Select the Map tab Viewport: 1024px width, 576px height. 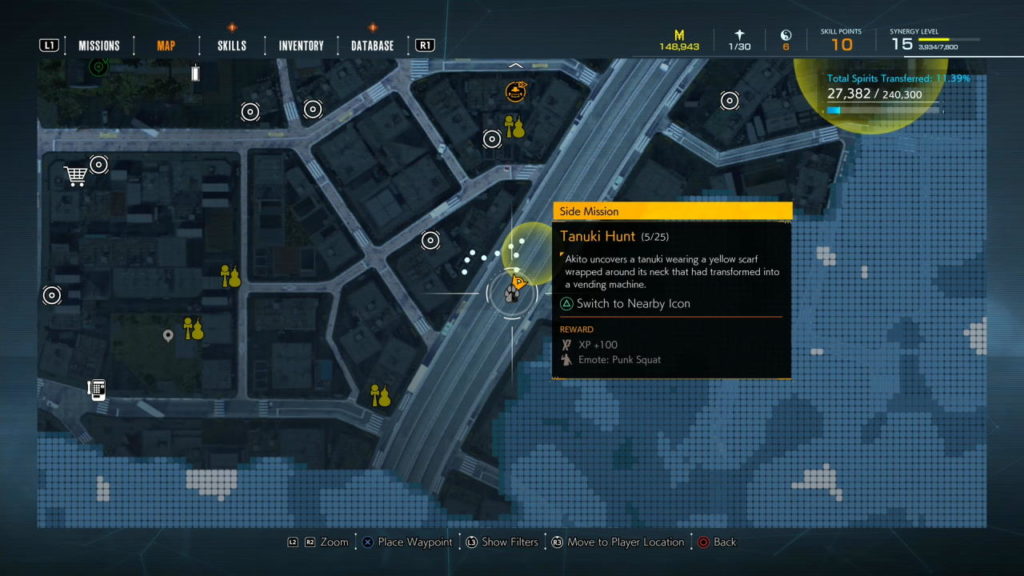166,45
